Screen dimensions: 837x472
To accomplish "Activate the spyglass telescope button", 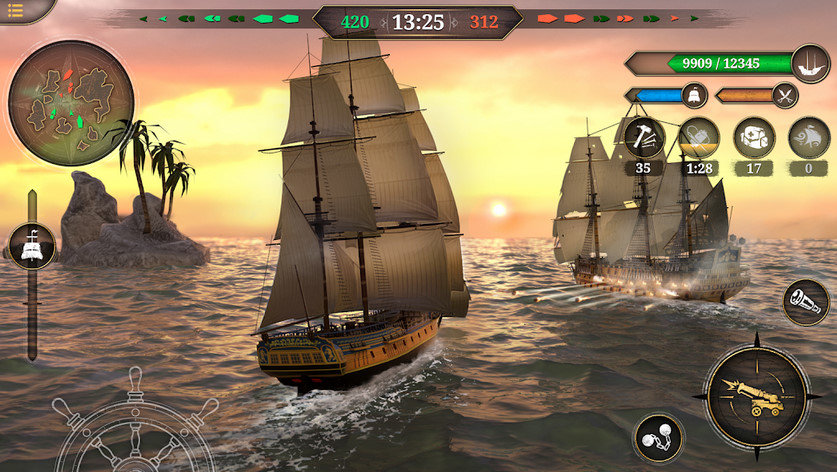I will click(805, 302).
